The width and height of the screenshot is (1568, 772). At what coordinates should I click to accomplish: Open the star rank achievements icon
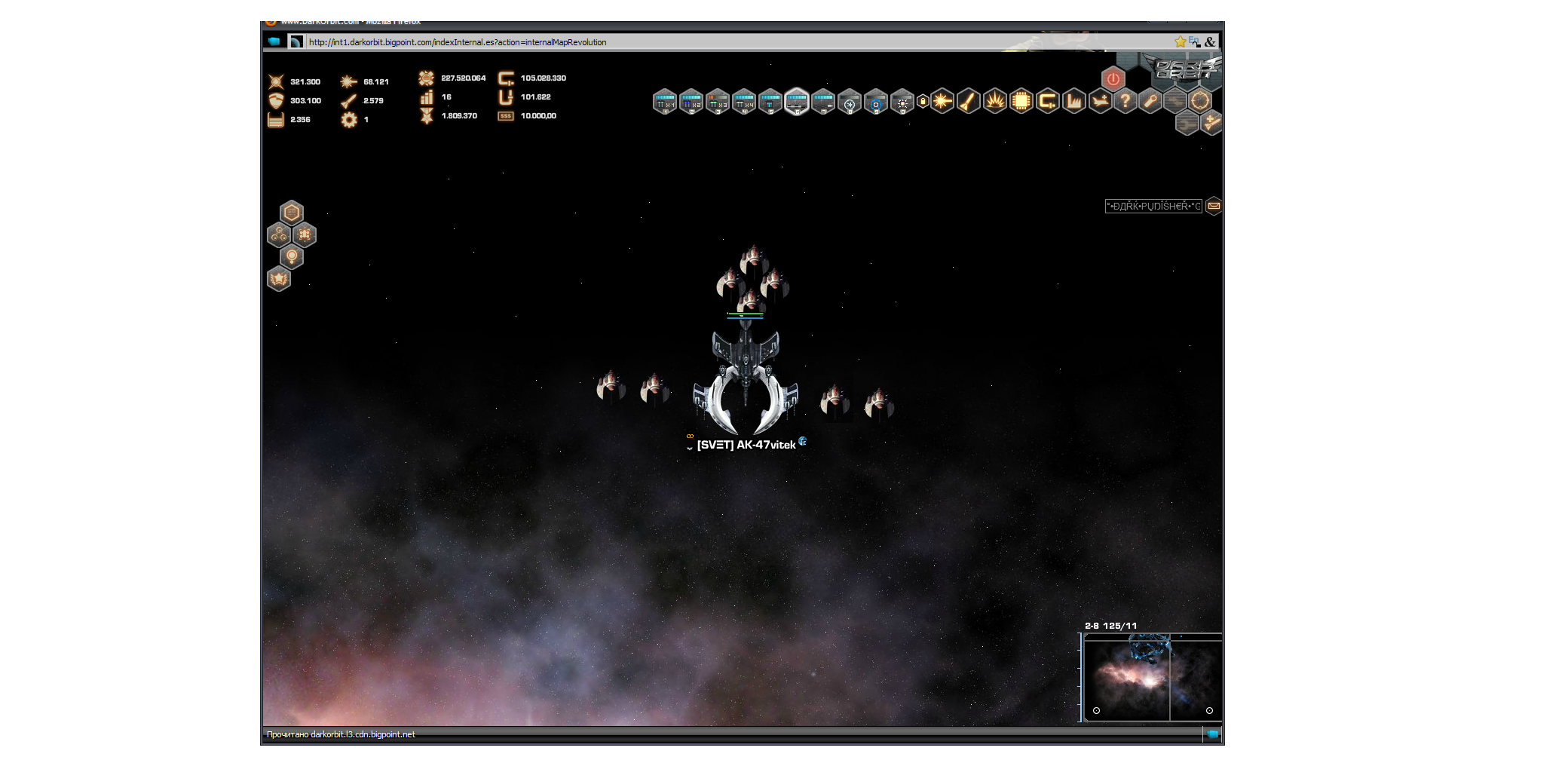coord(279,280)
